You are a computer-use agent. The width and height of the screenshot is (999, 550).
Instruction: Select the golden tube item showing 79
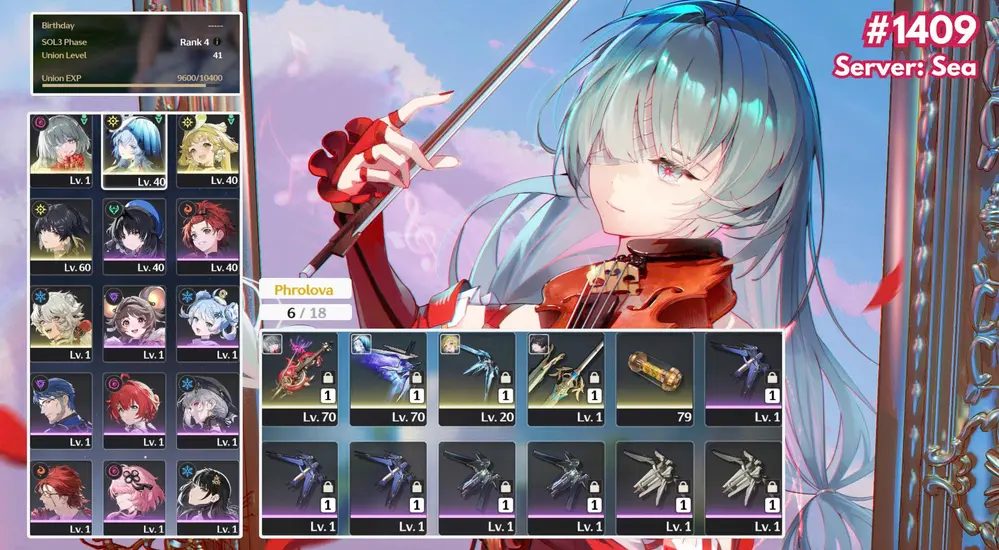pyautogui.click(x=655, y=378)
